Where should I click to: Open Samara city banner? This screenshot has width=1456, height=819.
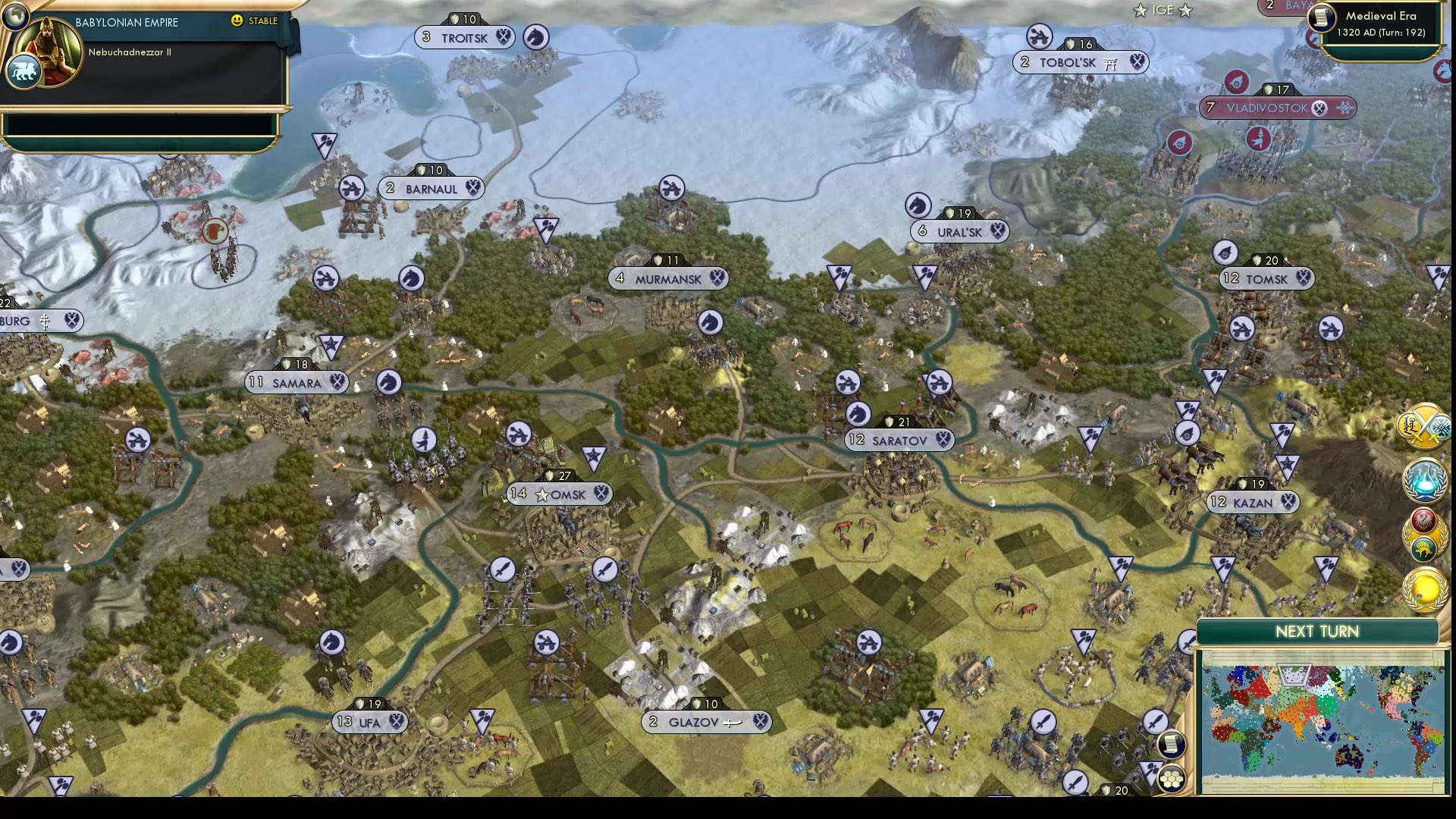(294, 383)
